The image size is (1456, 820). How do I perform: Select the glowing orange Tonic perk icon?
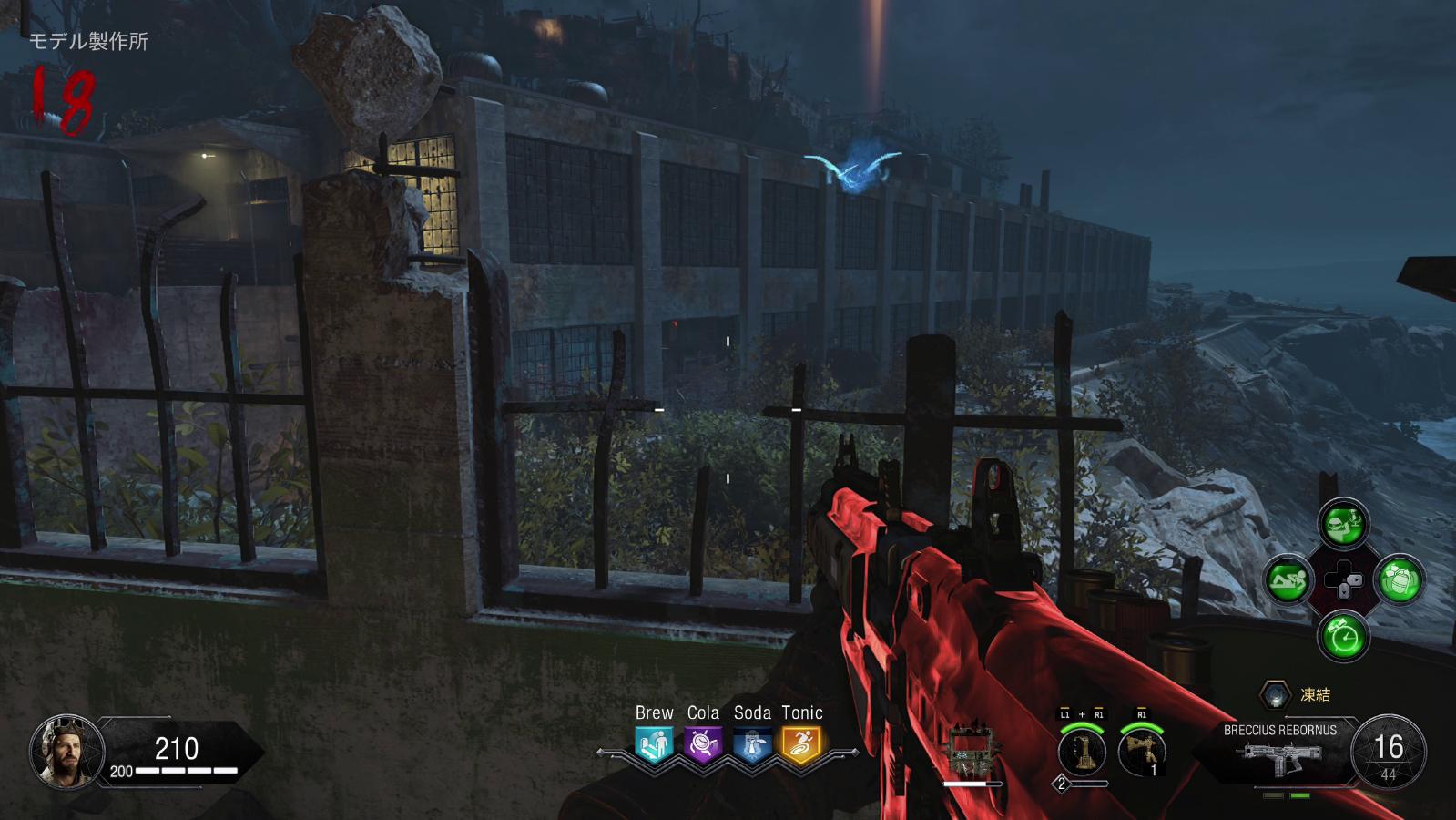pos(801,744)
